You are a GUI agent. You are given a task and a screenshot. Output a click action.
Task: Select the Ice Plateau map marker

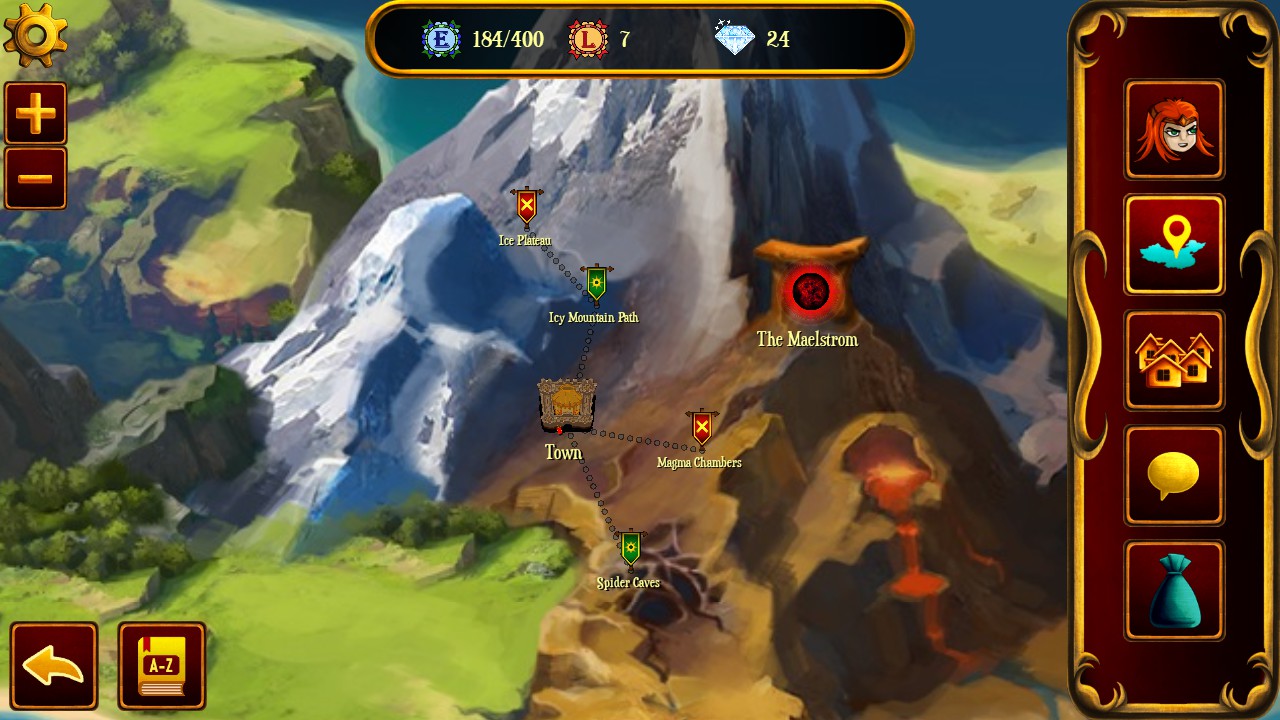click(526, 207)
